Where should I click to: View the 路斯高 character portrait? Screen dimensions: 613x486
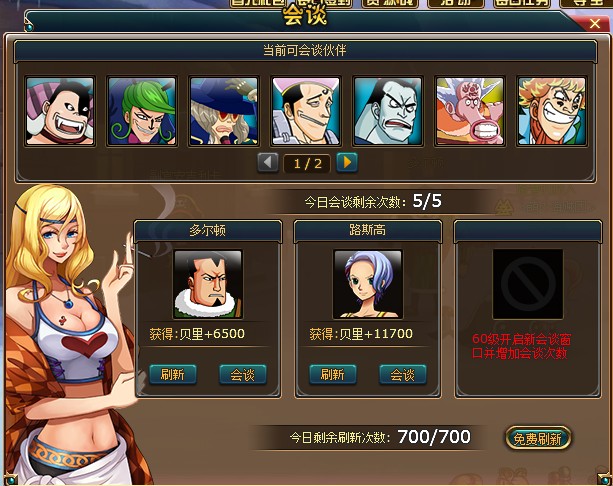coord(367,283)
